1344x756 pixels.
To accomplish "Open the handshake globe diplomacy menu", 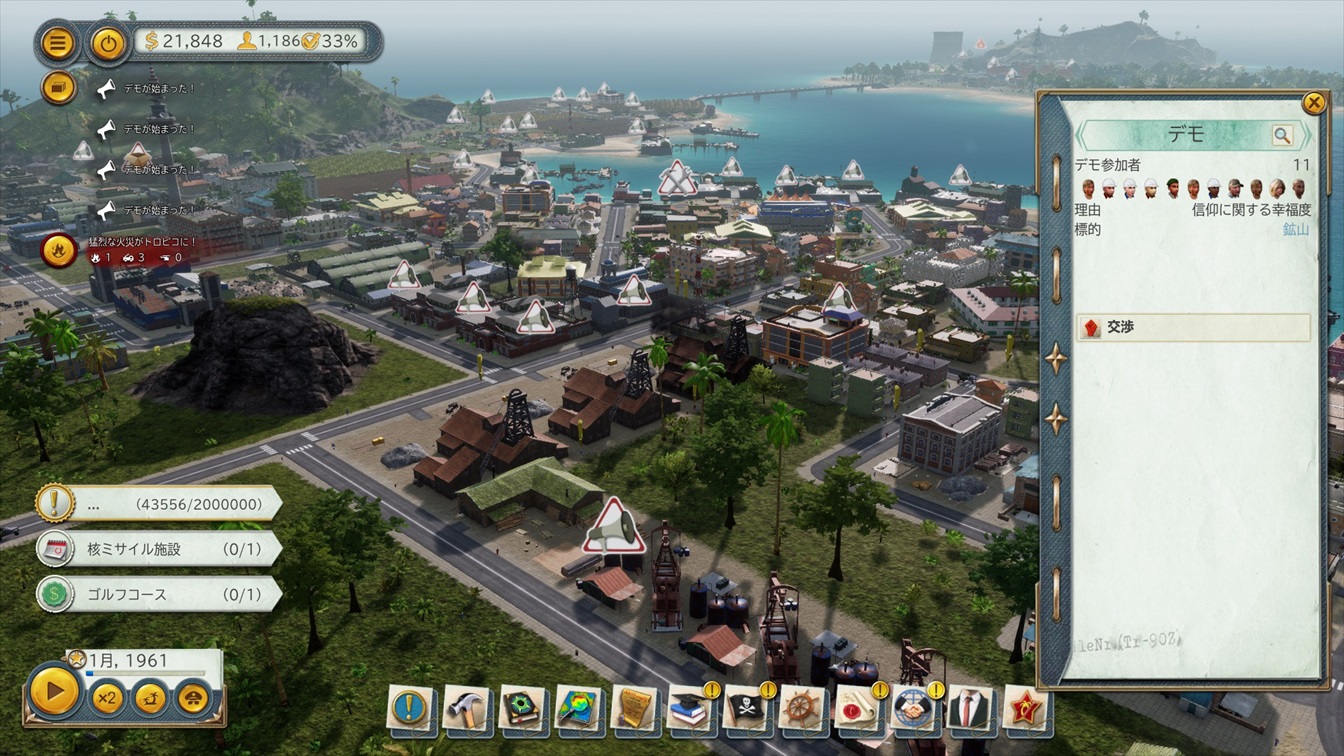I will 913,709.
